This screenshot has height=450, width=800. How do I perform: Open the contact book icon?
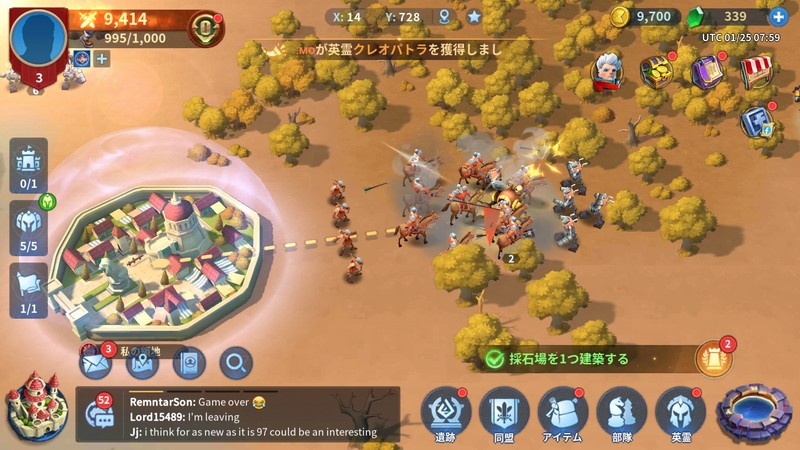(189, 363)
